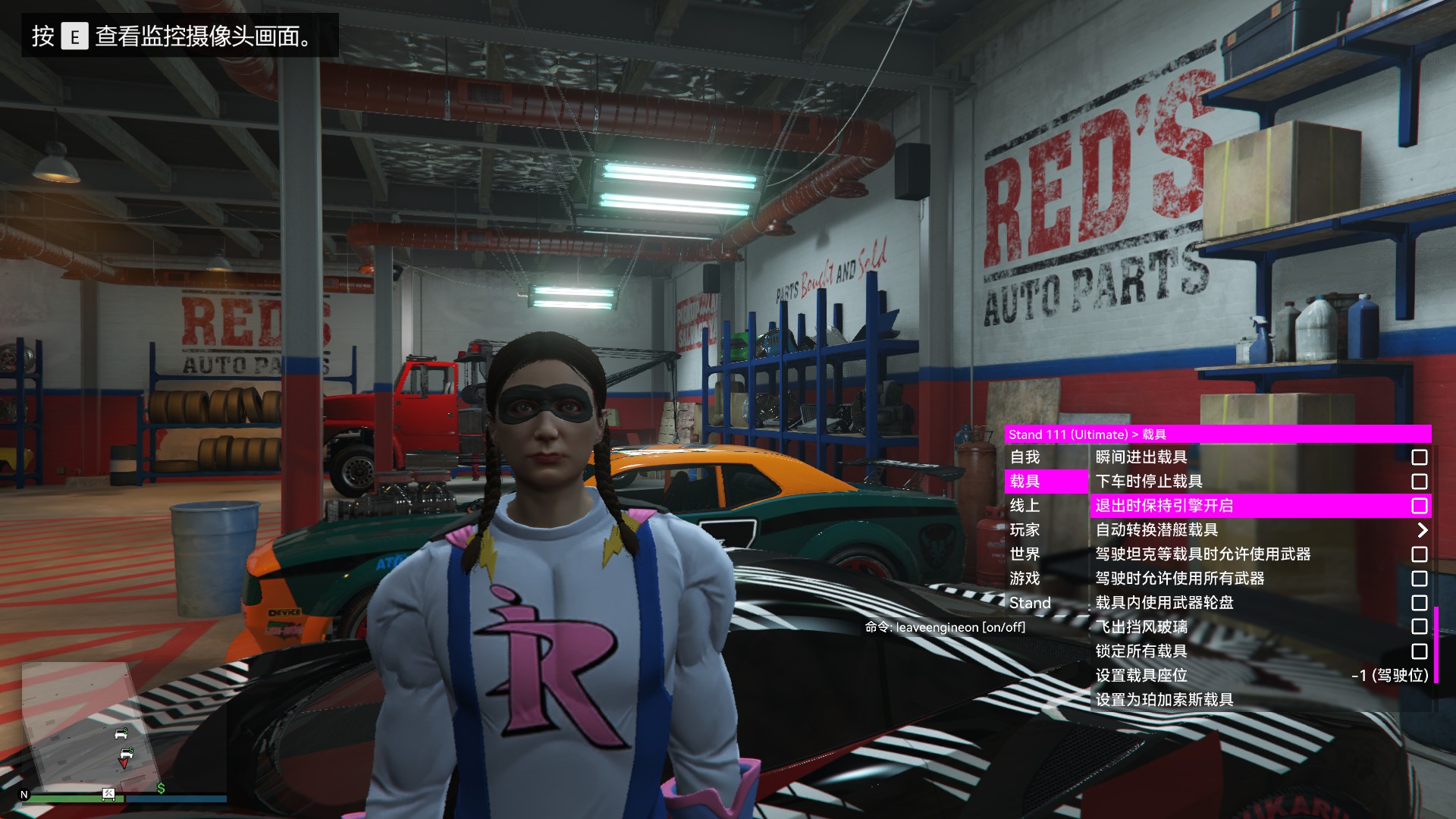The image size is (1456, 819).
Task: Toggle 驾驶时允许使用所有武器 option
Action: click(1419, 579)
